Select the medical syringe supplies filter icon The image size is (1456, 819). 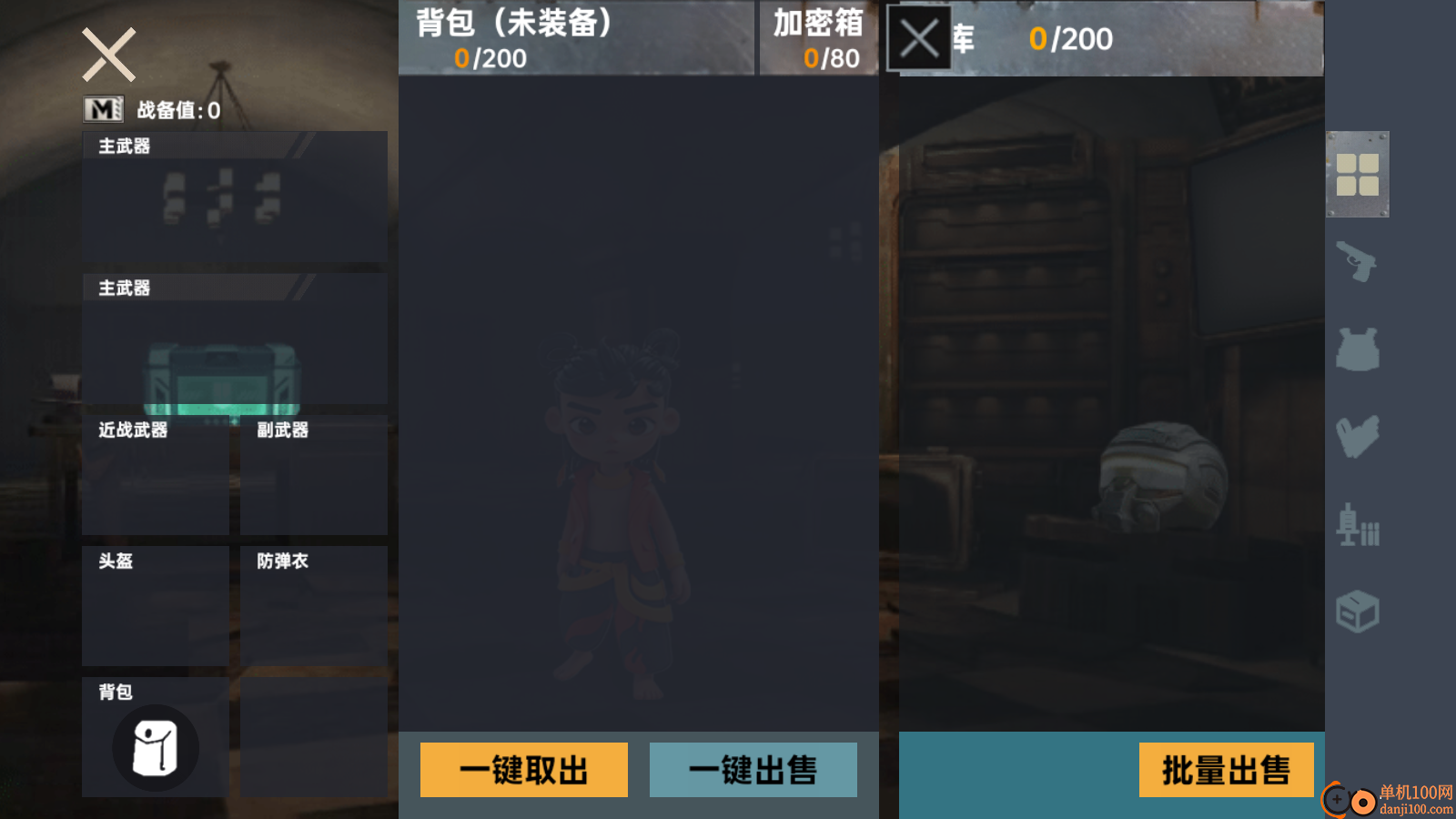tap(1358, 526)
